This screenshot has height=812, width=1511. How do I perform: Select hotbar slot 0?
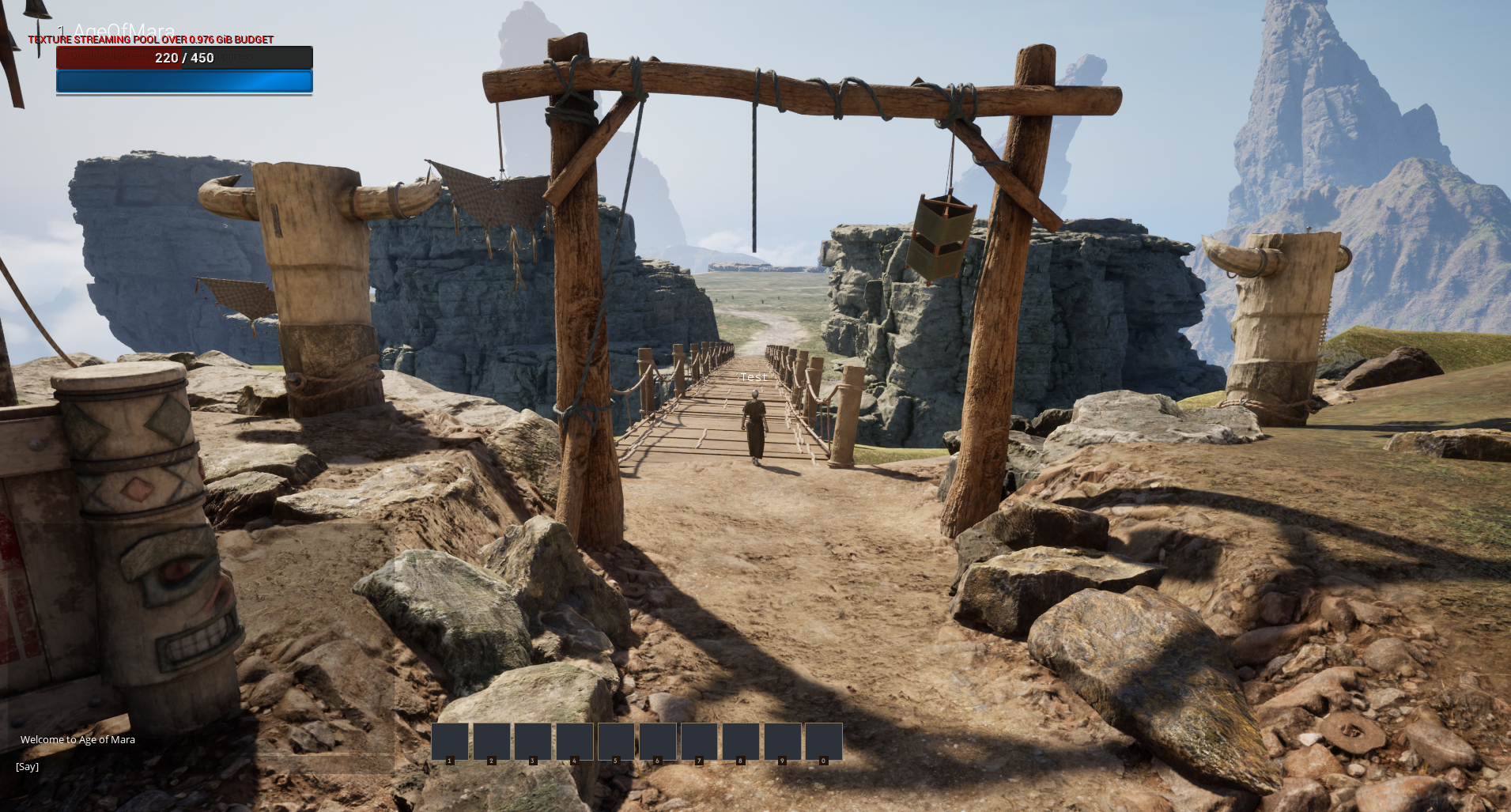coord(741,741)
